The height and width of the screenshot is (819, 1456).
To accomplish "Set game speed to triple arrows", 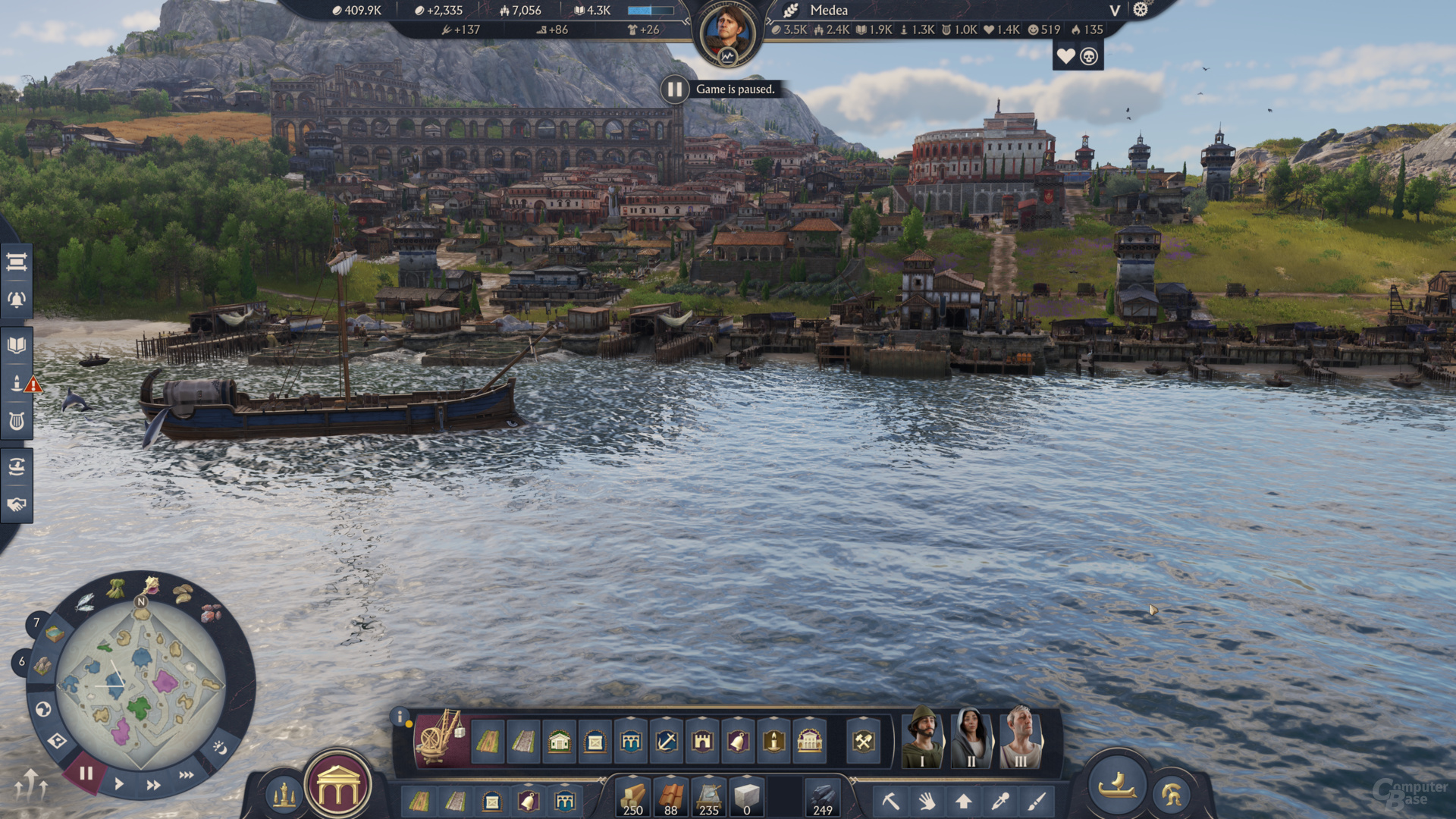I will pos(186,775).
